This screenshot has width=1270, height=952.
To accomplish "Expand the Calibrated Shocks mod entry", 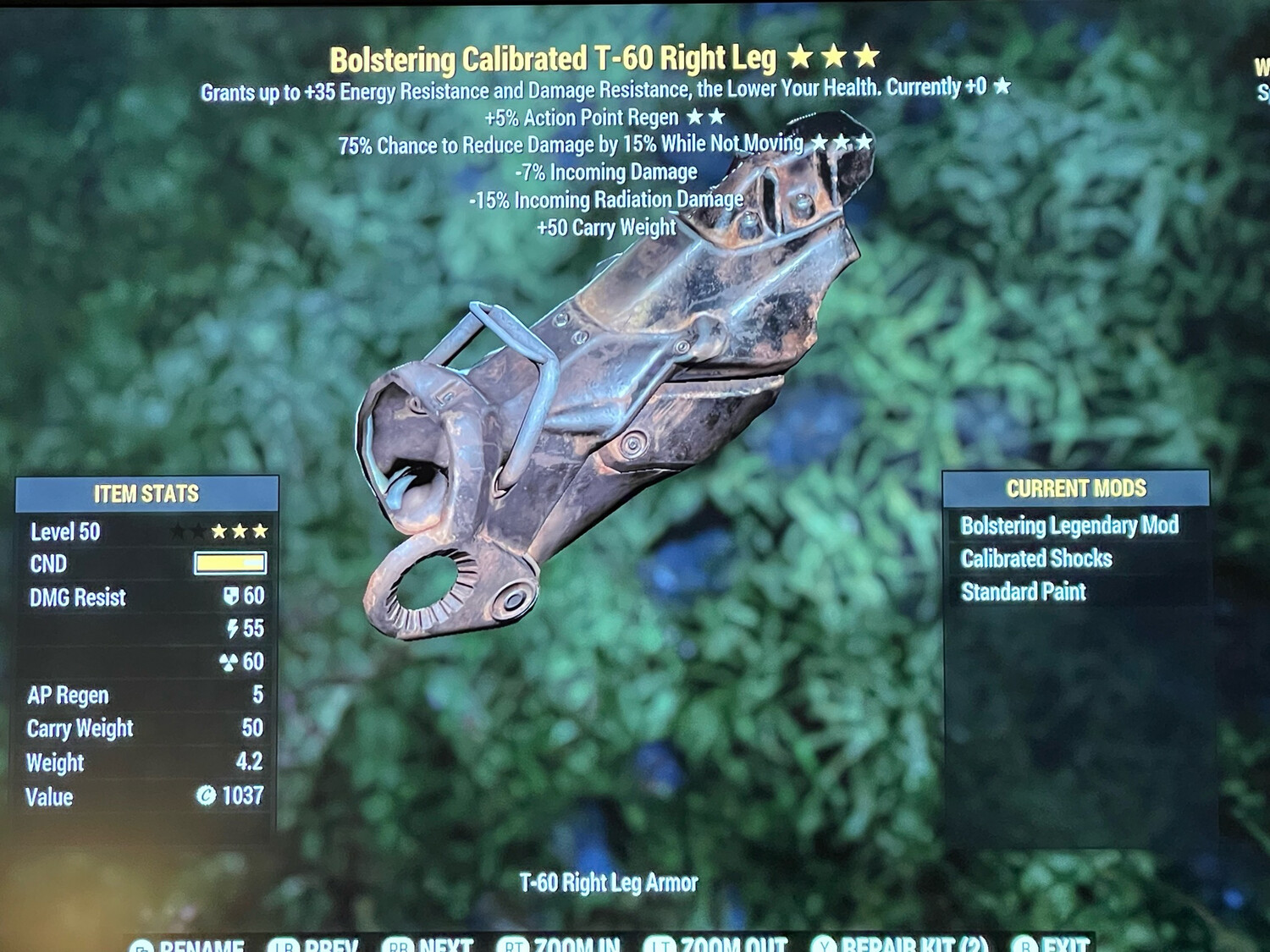I will pyautogui.click(x=1038, y=559).
